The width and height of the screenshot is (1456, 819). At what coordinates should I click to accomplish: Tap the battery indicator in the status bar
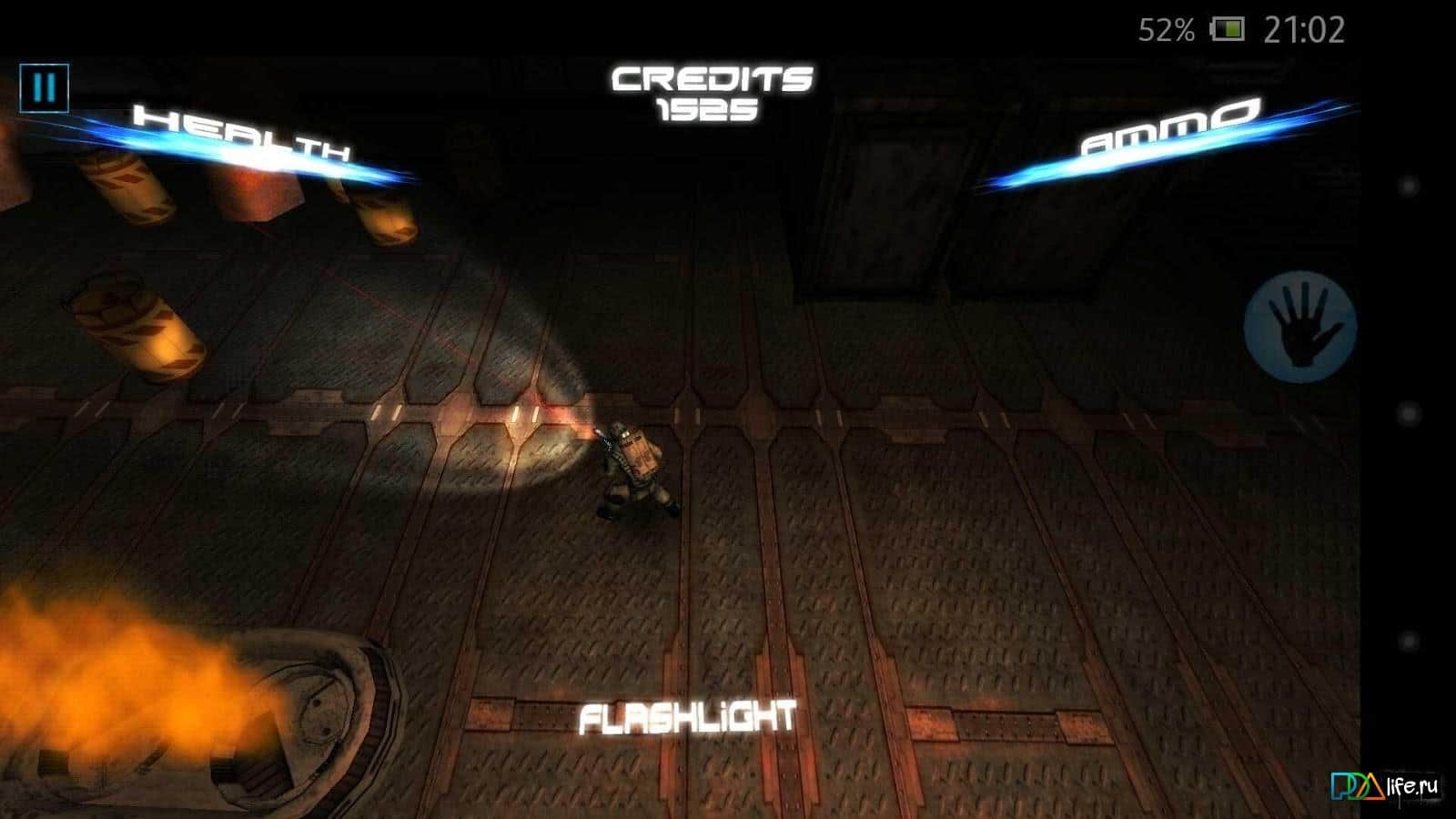1226,30
